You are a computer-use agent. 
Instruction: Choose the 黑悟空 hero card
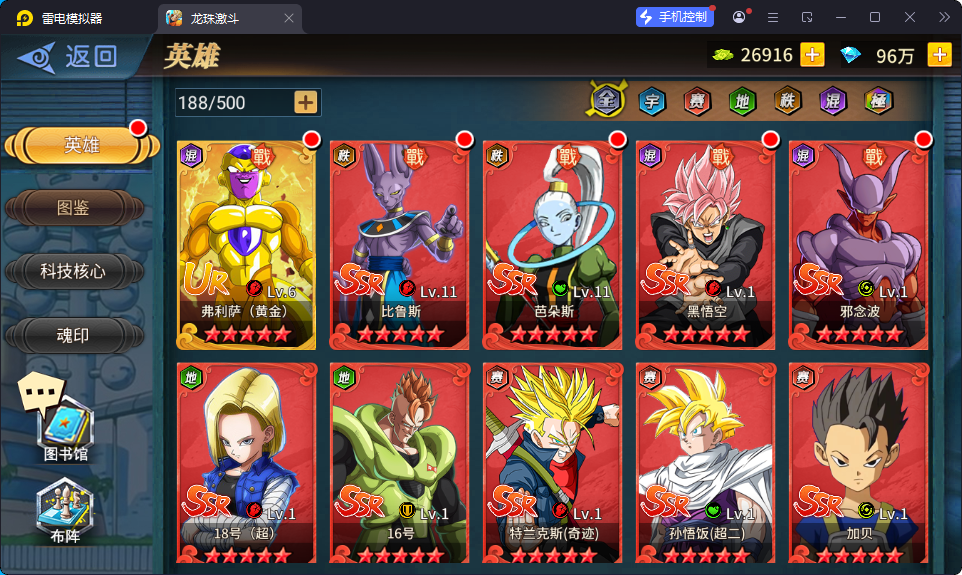pos(706,244)
